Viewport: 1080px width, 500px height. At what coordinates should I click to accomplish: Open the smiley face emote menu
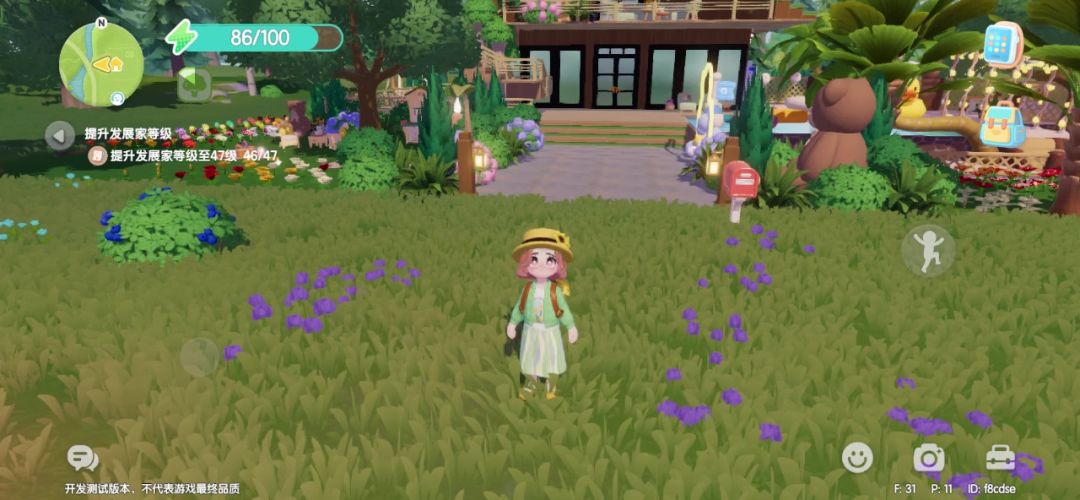[857, 458]
